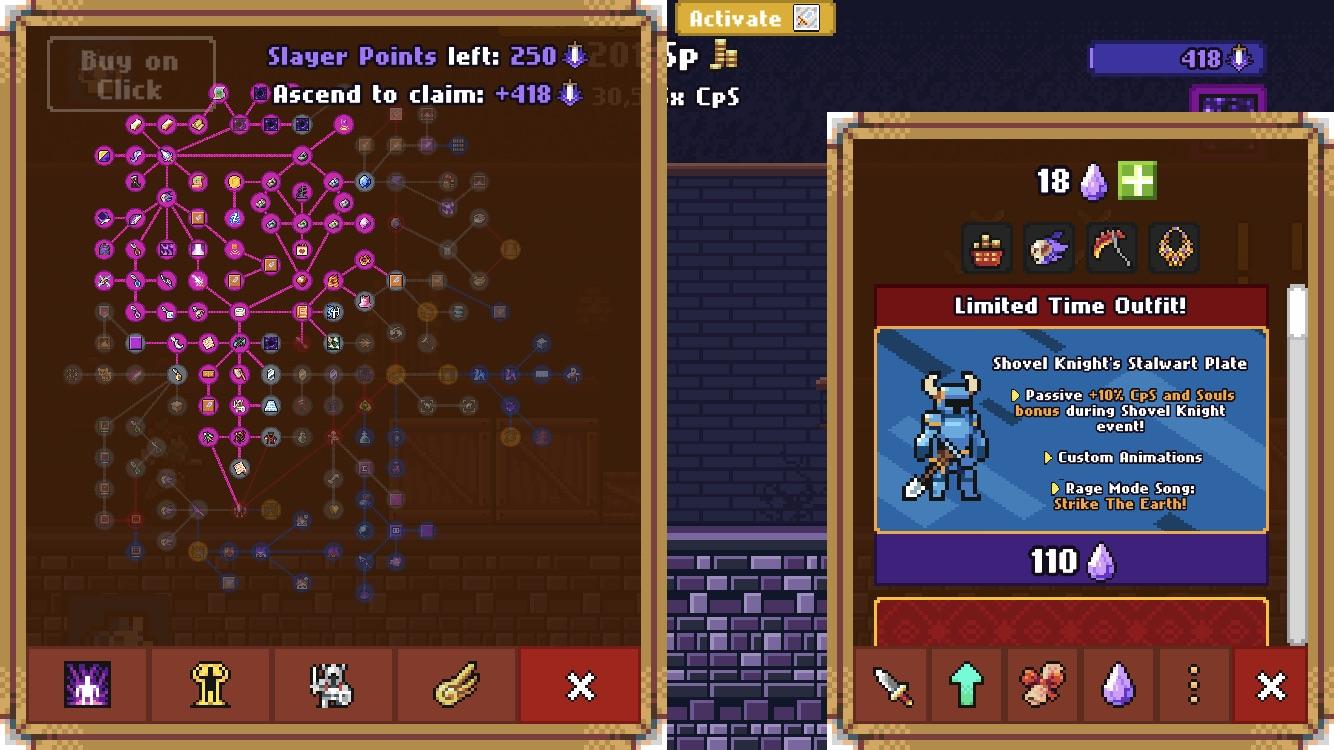Click the Activate button
Screen dimensions: 1334x750
[x=754, y=18]
